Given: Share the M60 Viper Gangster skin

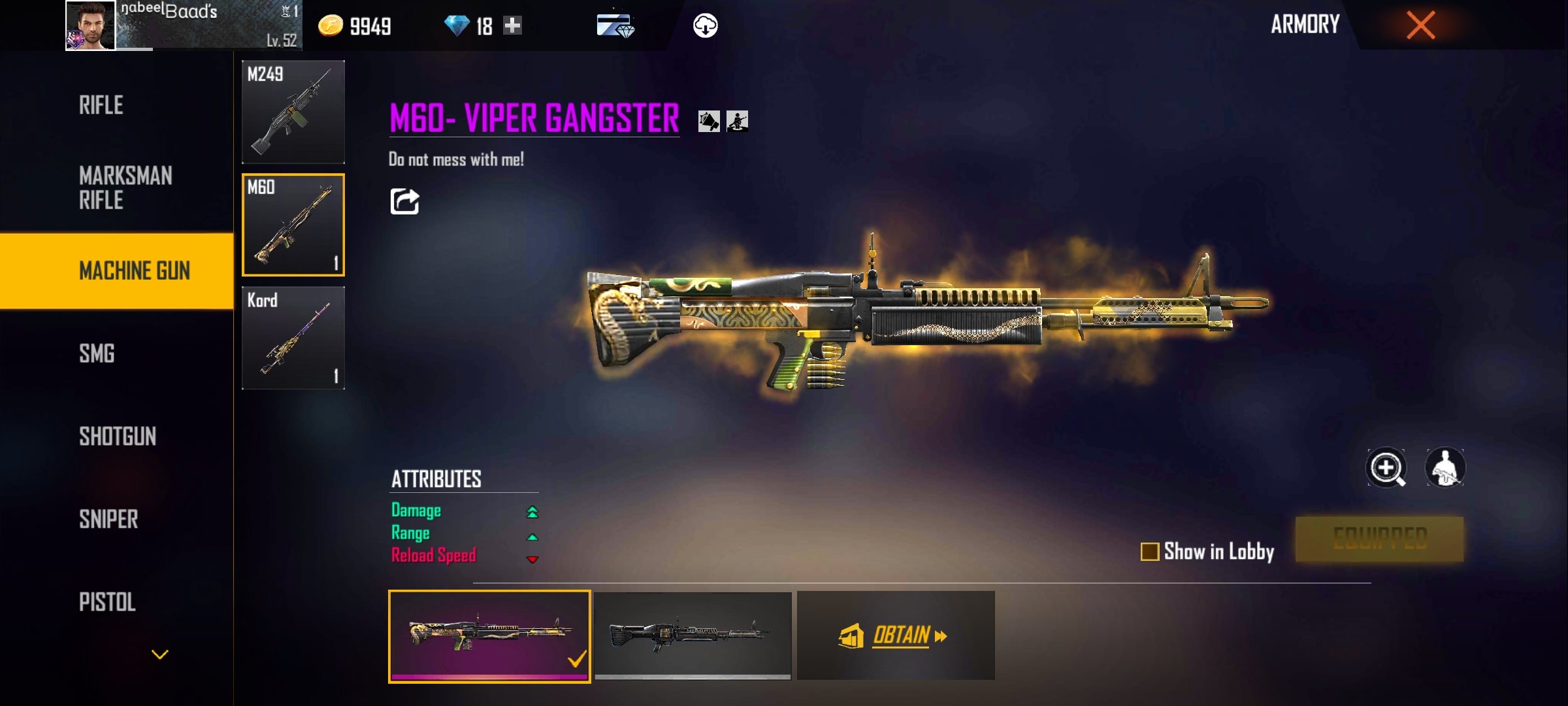Looking at the screenshot, I should [404, 201].
